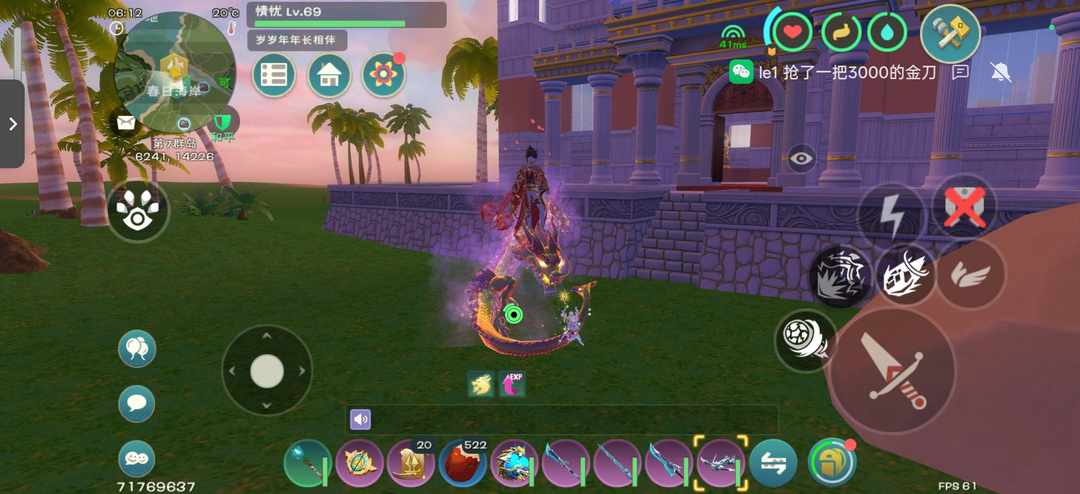
Task: Attack with the large sword button
Action: [x=893, y=369]
